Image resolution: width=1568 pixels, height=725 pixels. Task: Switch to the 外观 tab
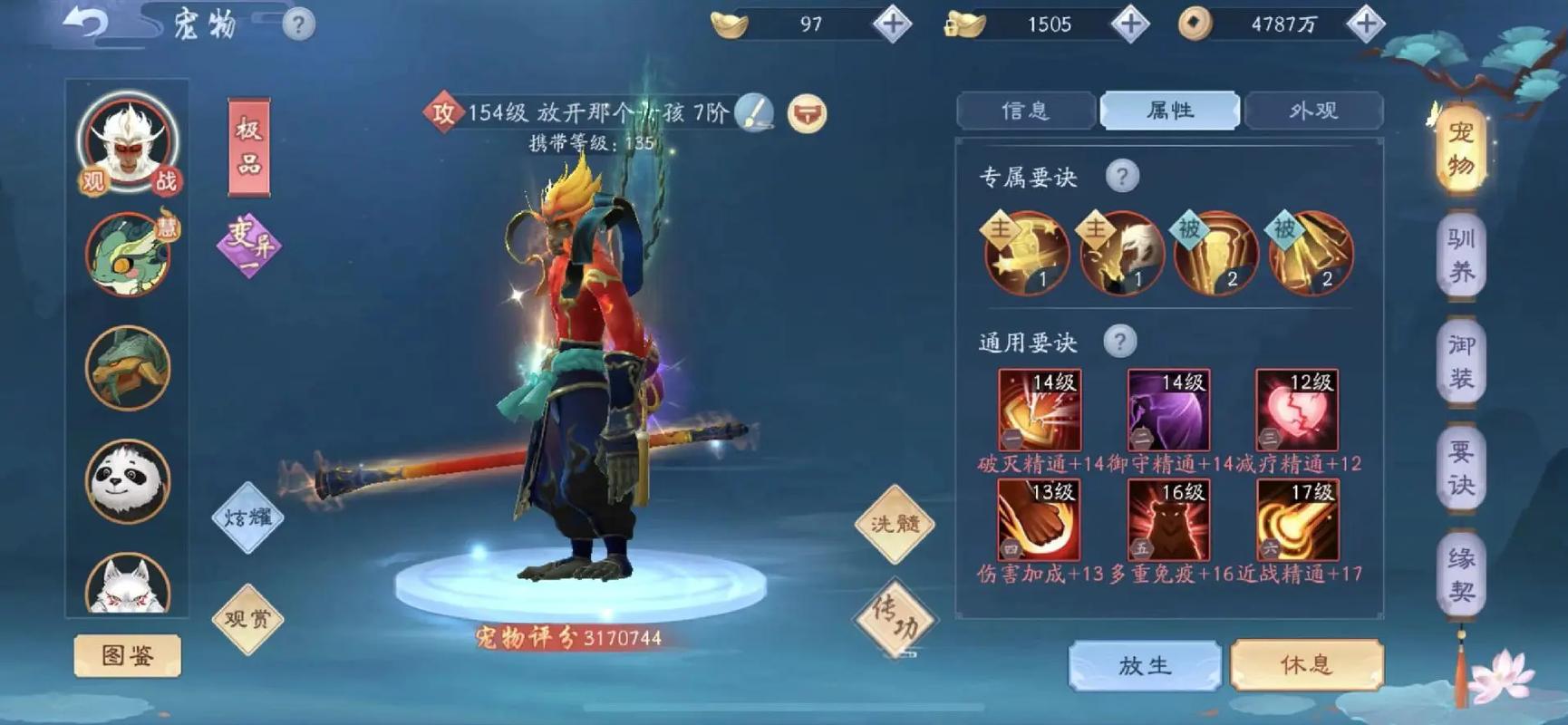click(1315, 110)
